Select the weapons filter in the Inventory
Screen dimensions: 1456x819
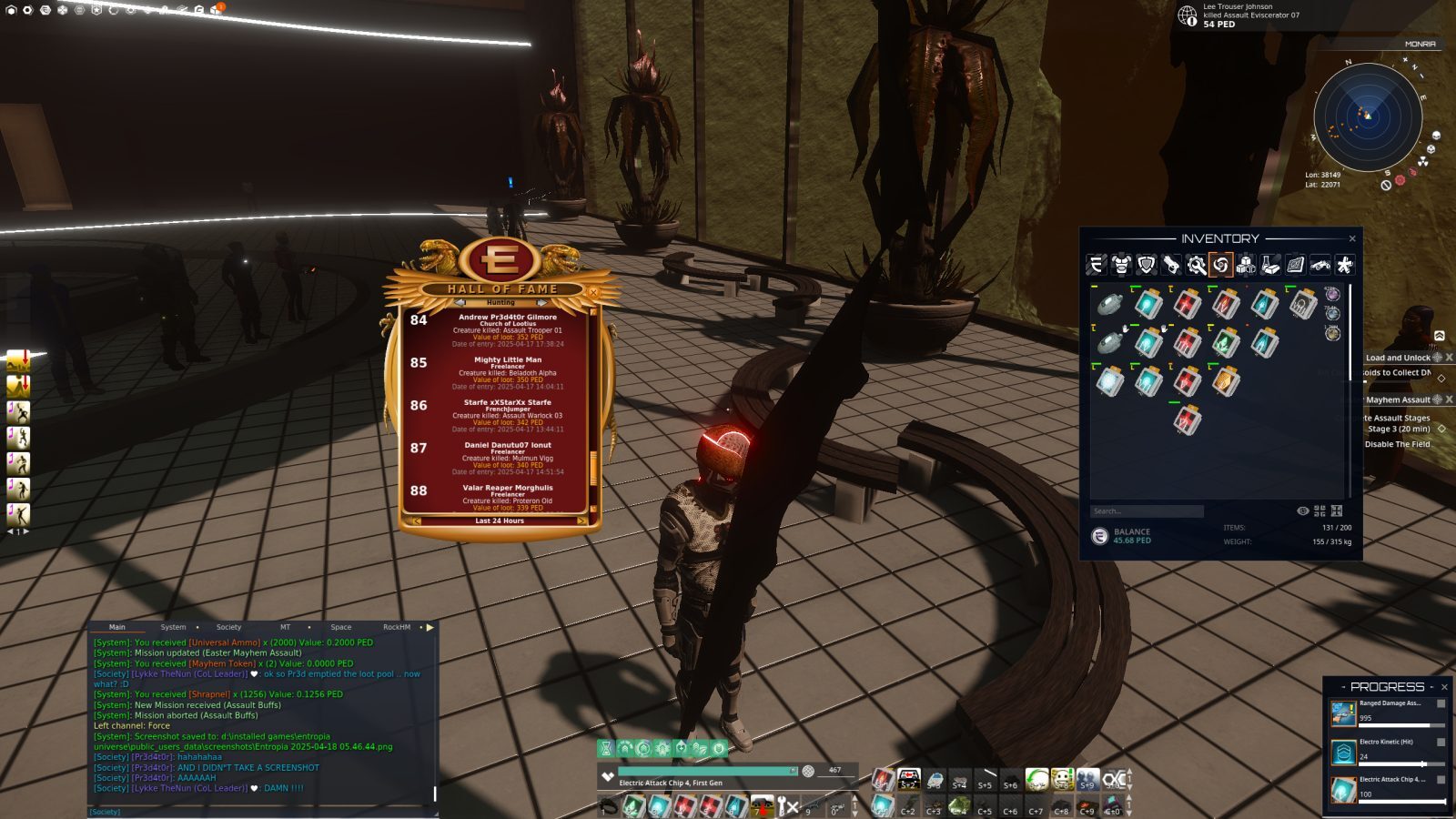(1170, 267)
